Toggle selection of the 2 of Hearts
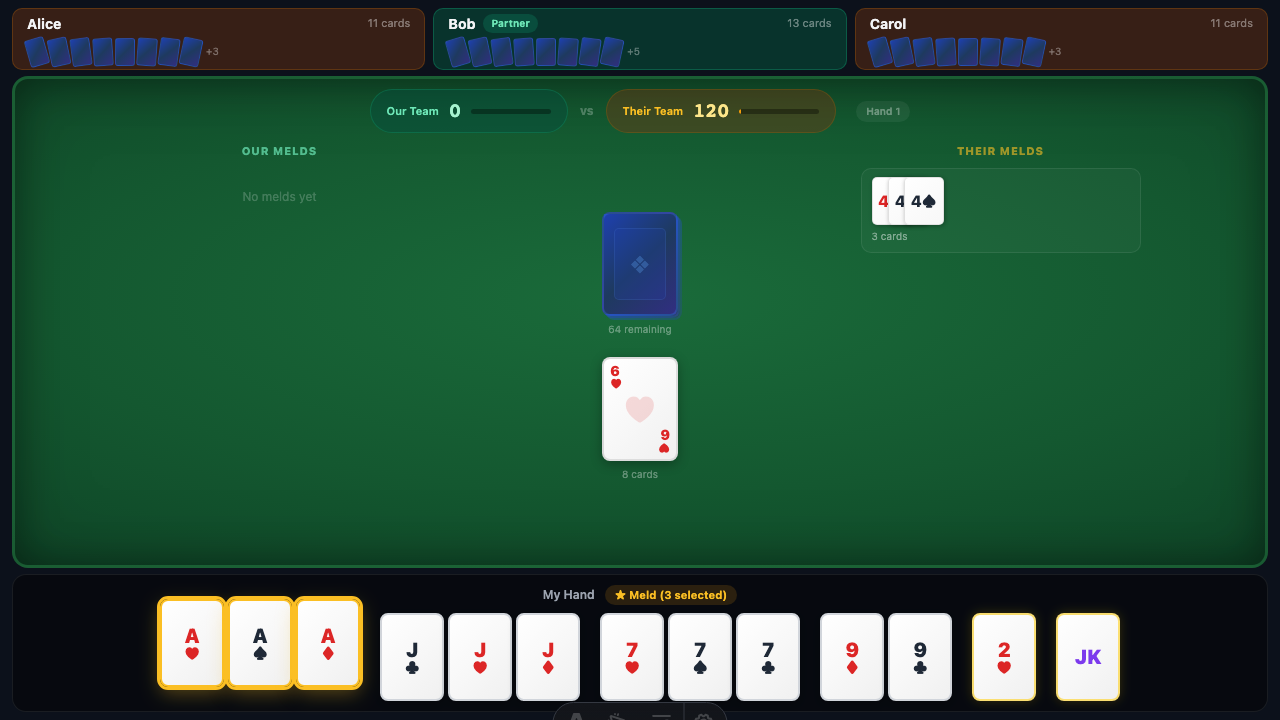 1004,656
